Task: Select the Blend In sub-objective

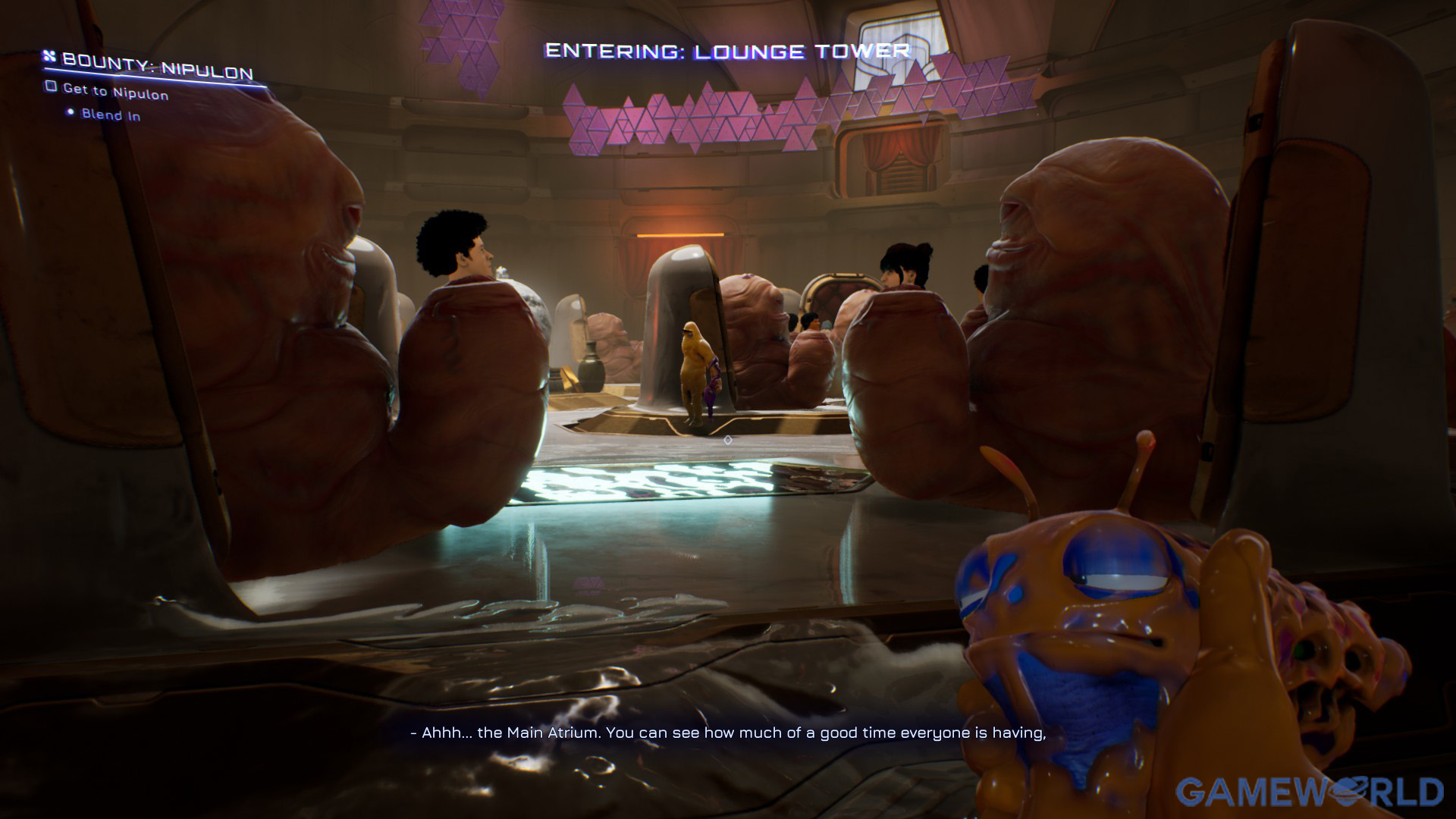Action: (x=111, y=115)
